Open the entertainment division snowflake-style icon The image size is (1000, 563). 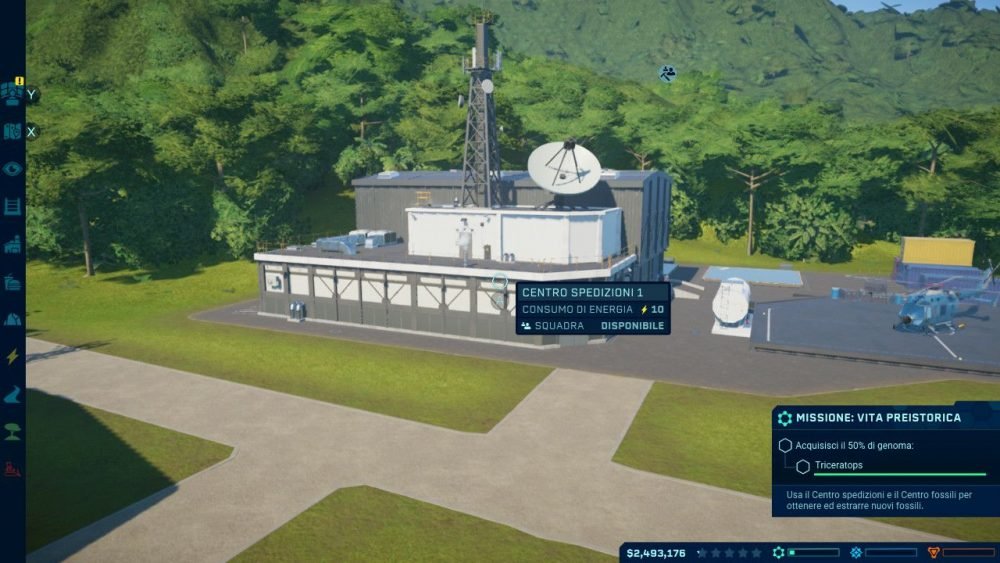coord(856,552)
